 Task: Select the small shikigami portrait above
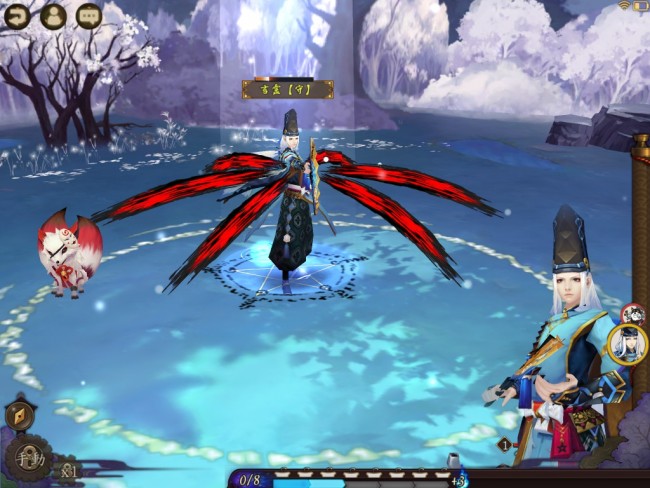[x=632, y=314]
